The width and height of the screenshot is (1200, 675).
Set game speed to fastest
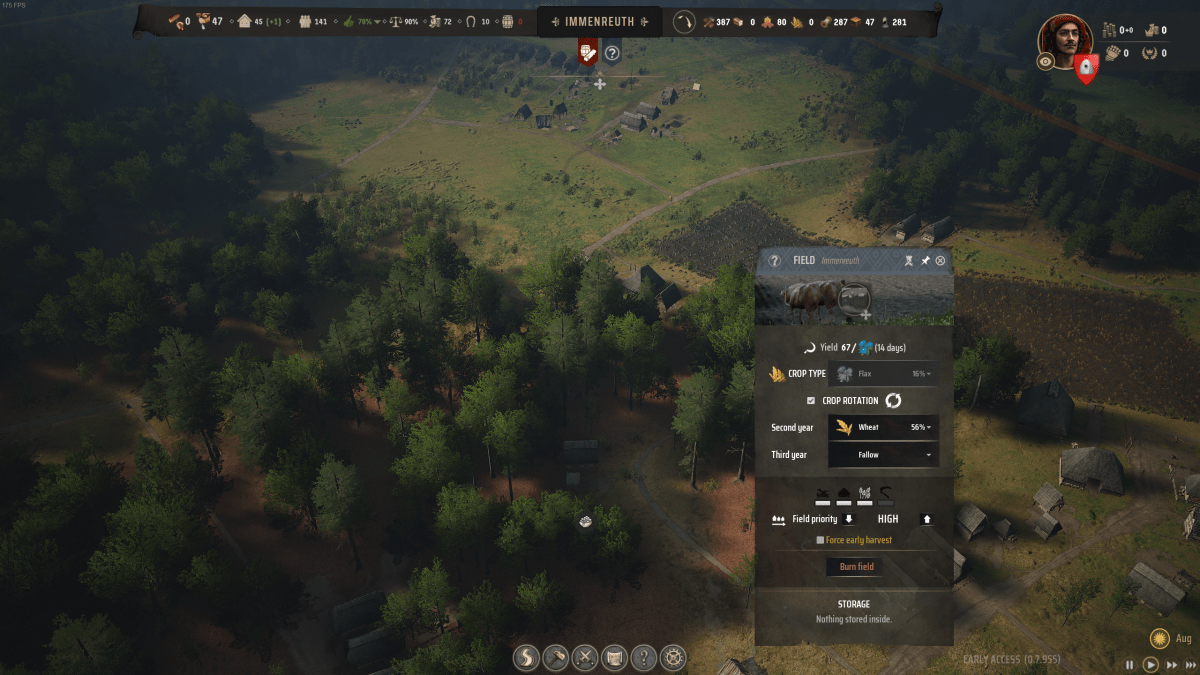(1188, 664)
